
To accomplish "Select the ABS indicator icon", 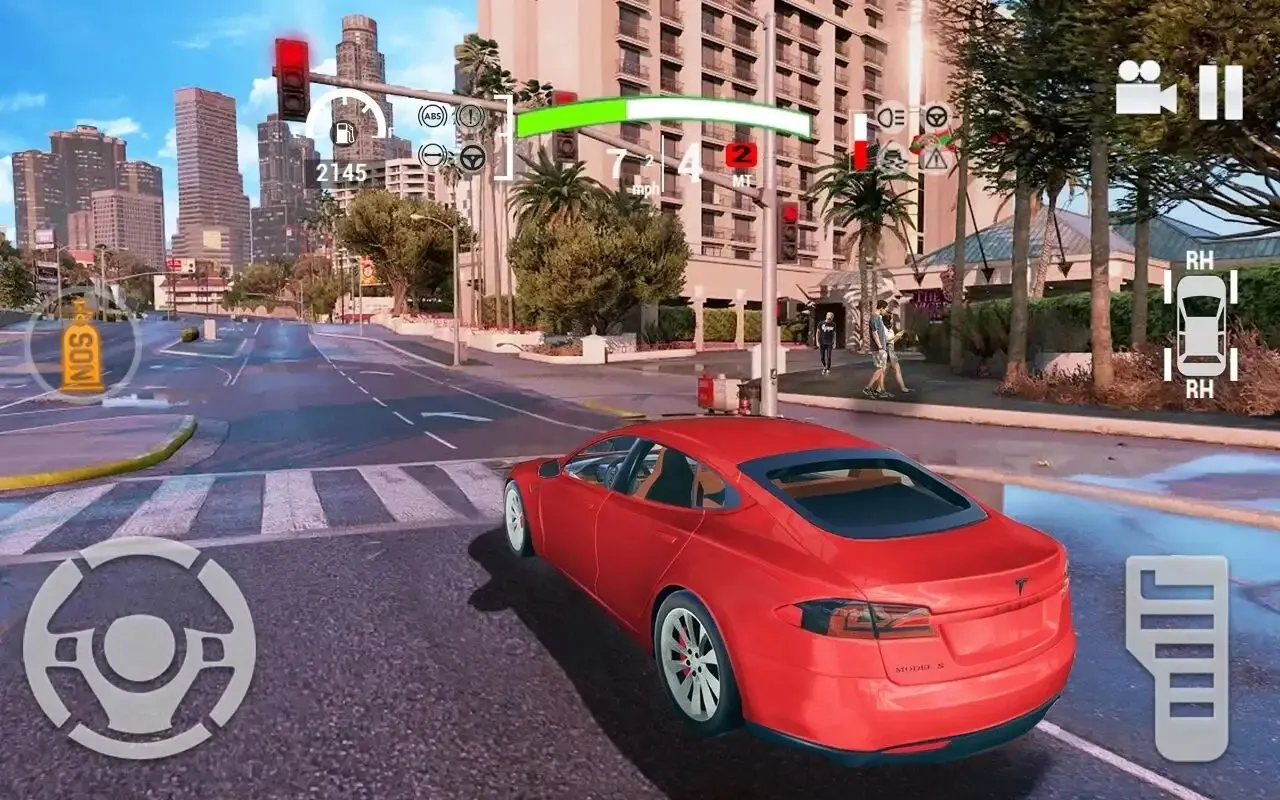I will click(432, 115).
